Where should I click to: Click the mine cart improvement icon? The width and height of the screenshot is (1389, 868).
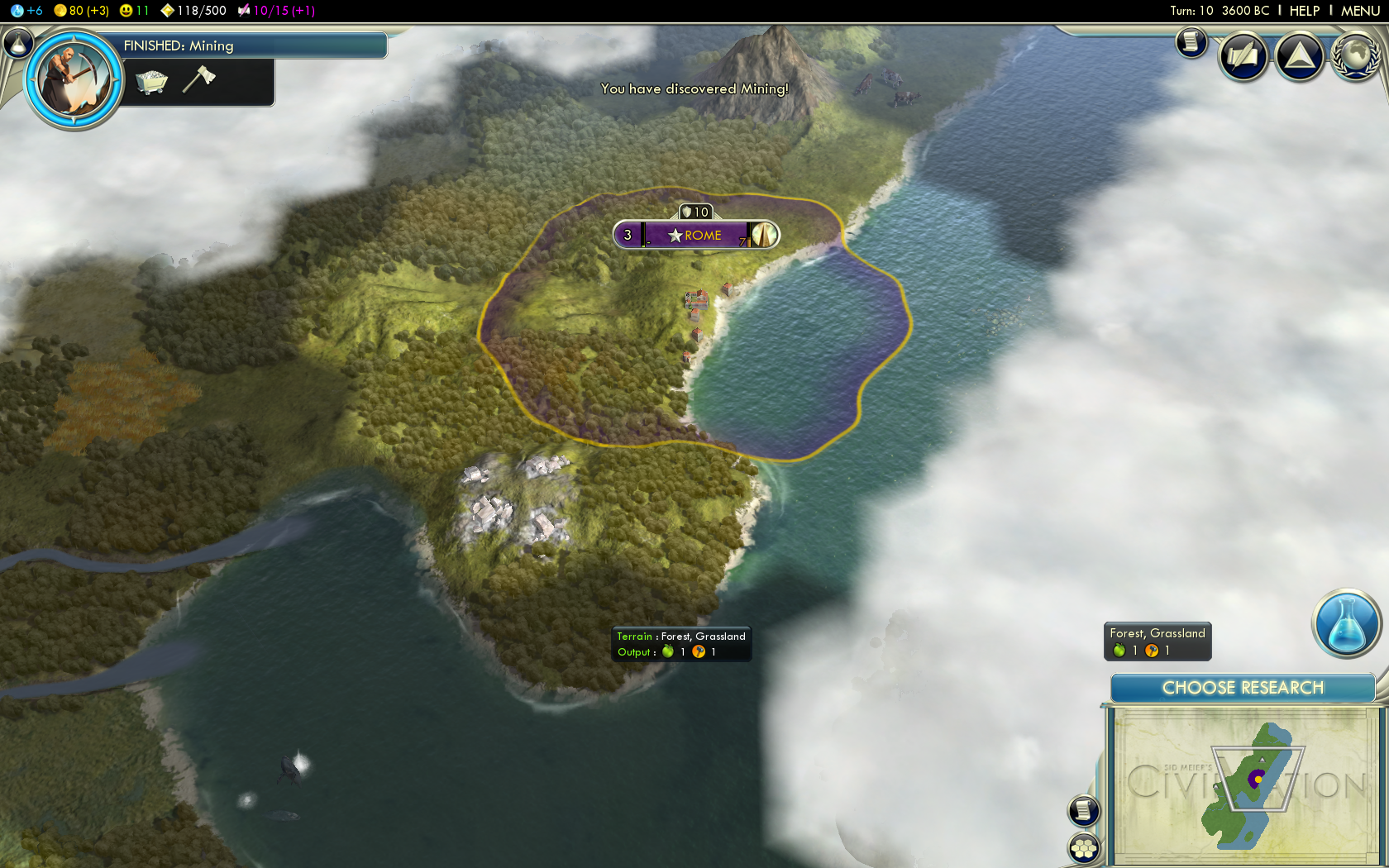point(151,81)
